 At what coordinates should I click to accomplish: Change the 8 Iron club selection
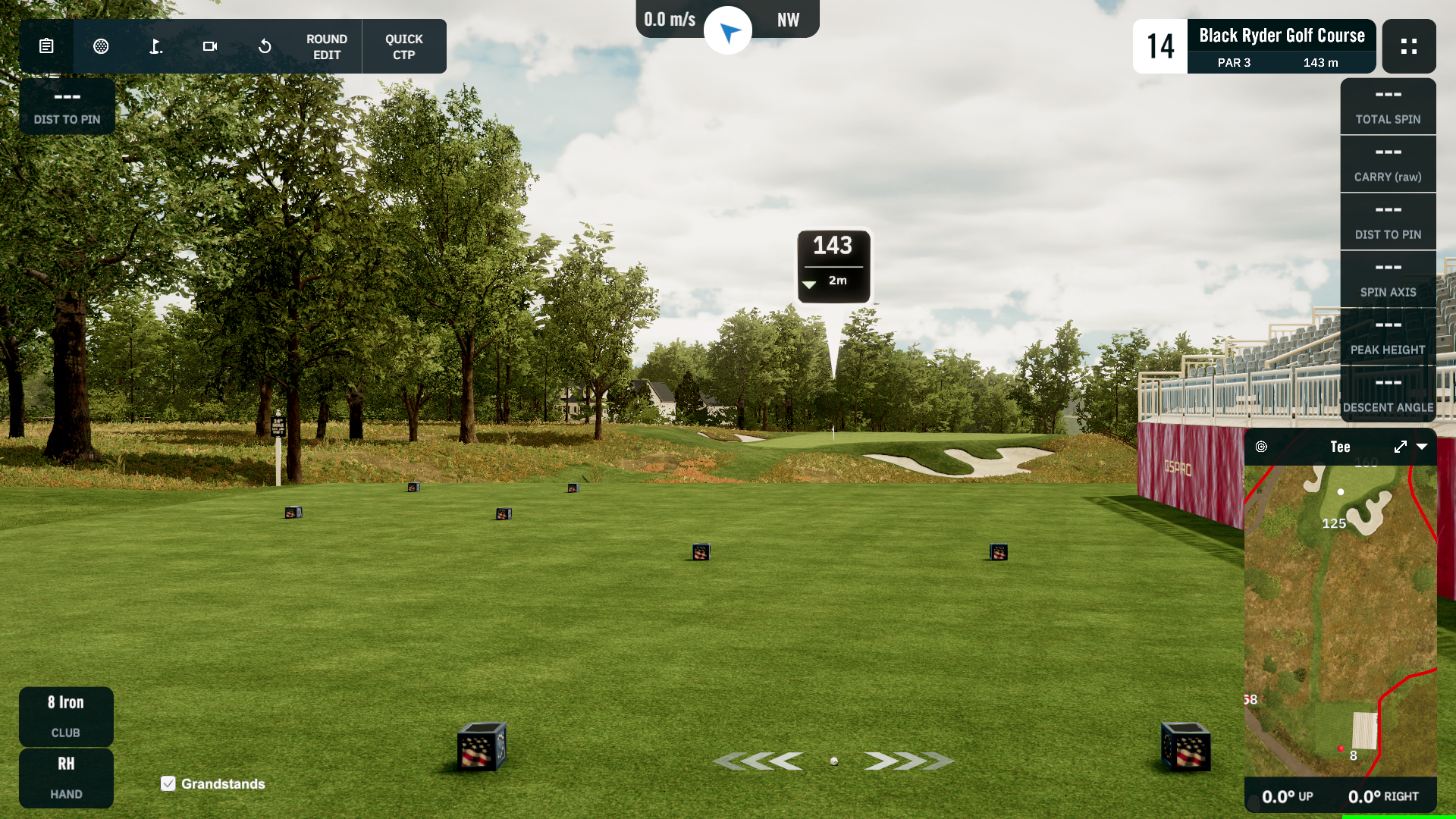click(66, 716)
